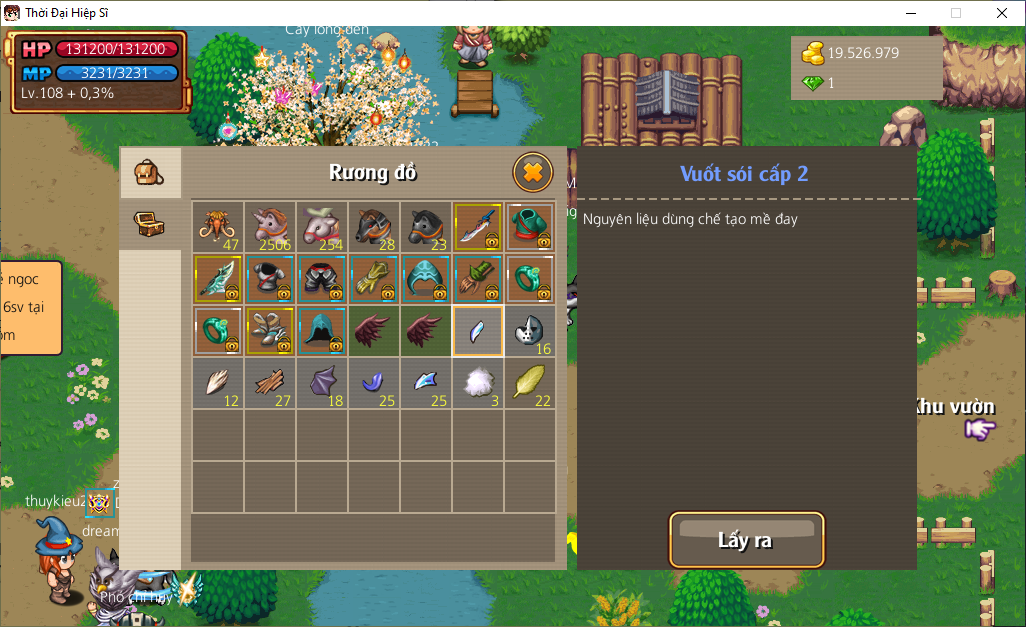Choose the steel visor helmet, stack of 16

click(530, 331)
